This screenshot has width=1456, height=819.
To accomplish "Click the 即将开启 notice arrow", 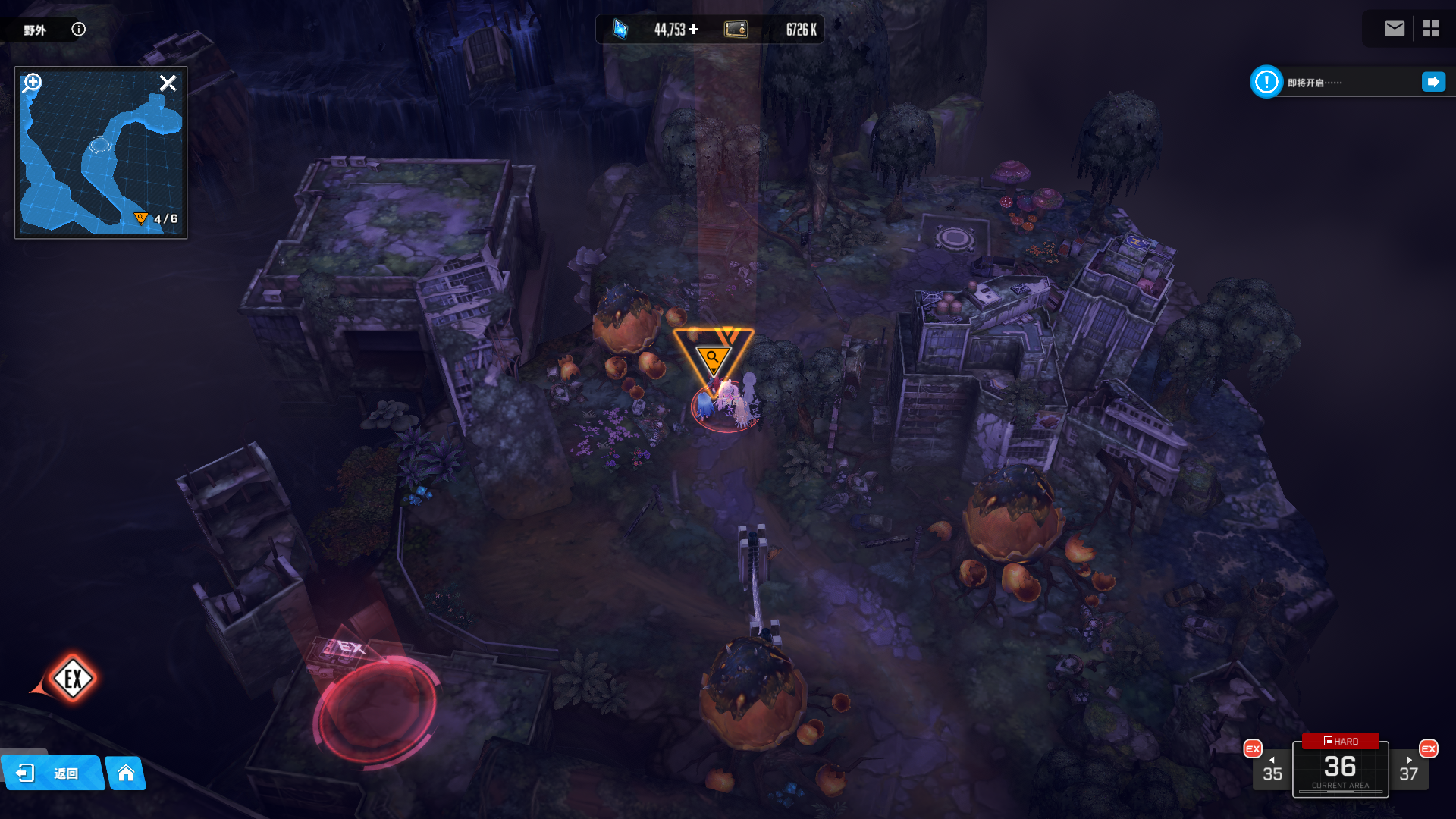I will coord(1433,82).
